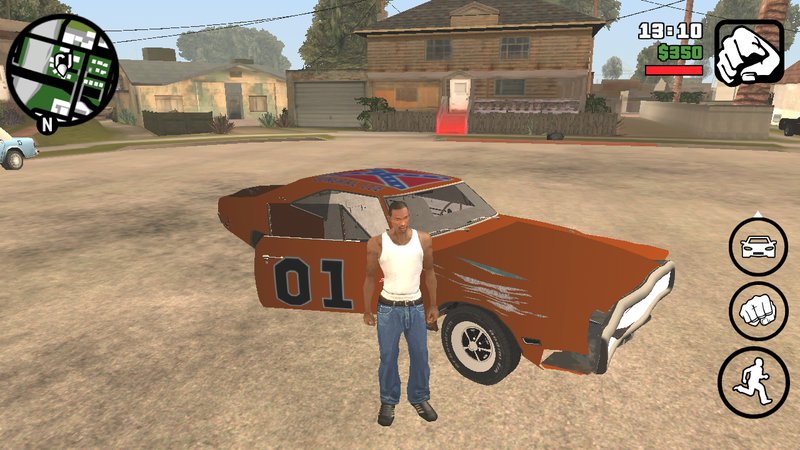Tap the fist weapon selector icon

(x=748, y=53)
